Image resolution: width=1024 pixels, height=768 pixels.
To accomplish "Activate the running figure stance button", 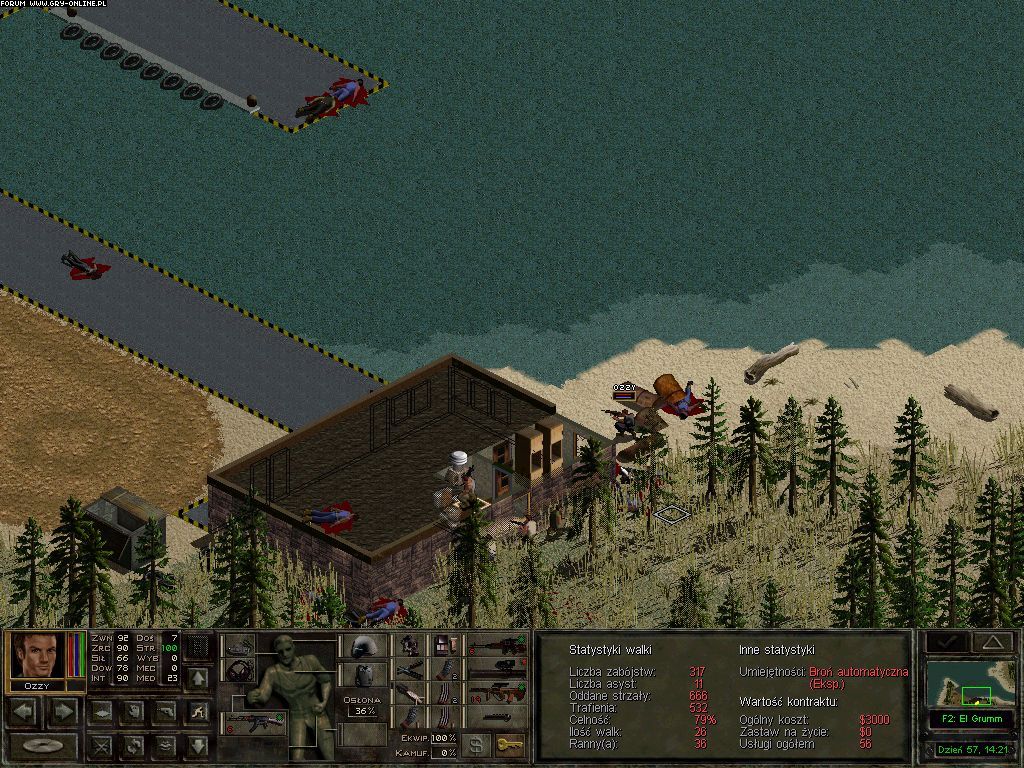I will [x=199, y=712].
